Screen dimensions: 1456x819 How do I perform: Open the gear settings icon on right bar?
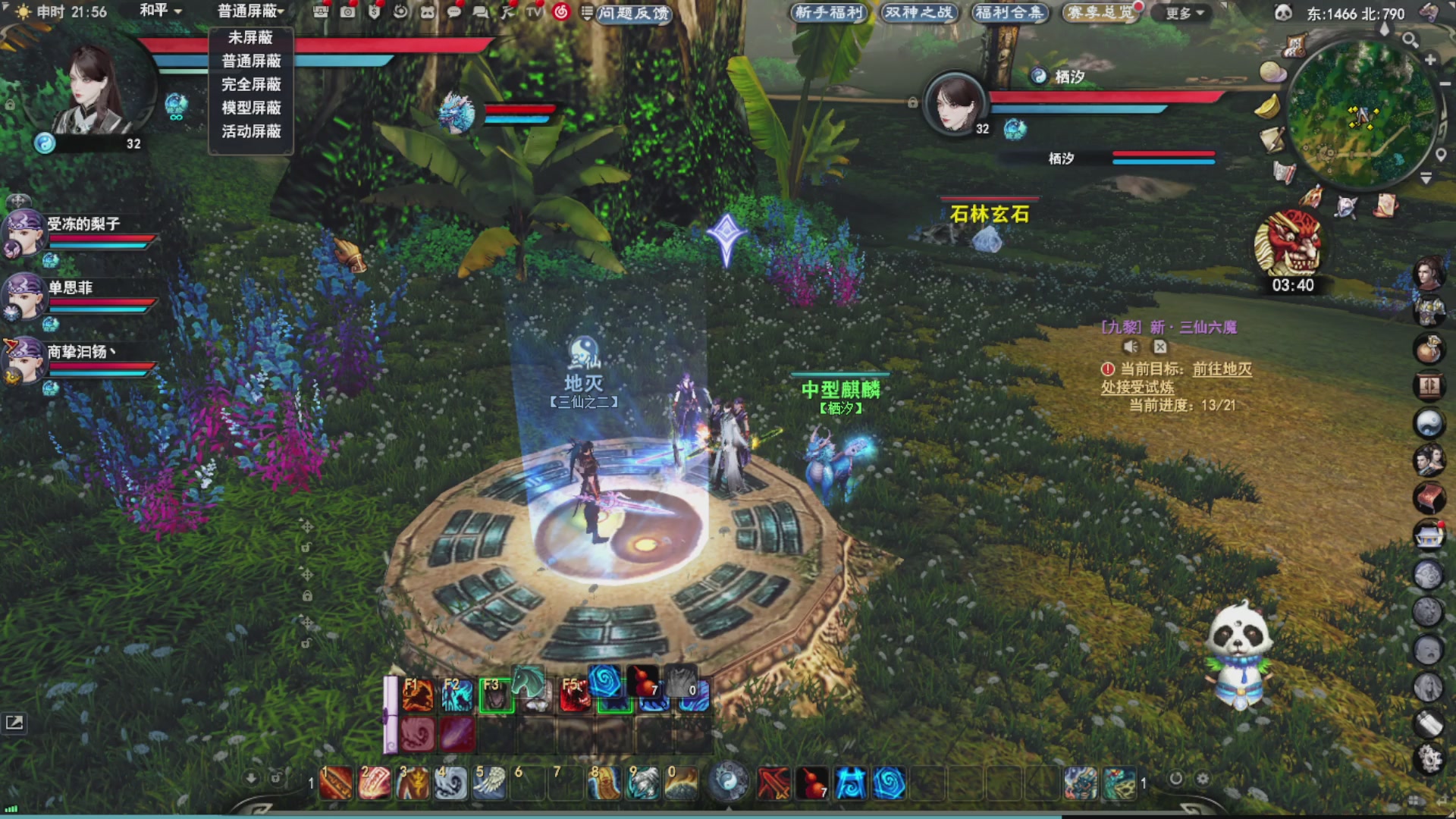click(x=1430, y=758)
